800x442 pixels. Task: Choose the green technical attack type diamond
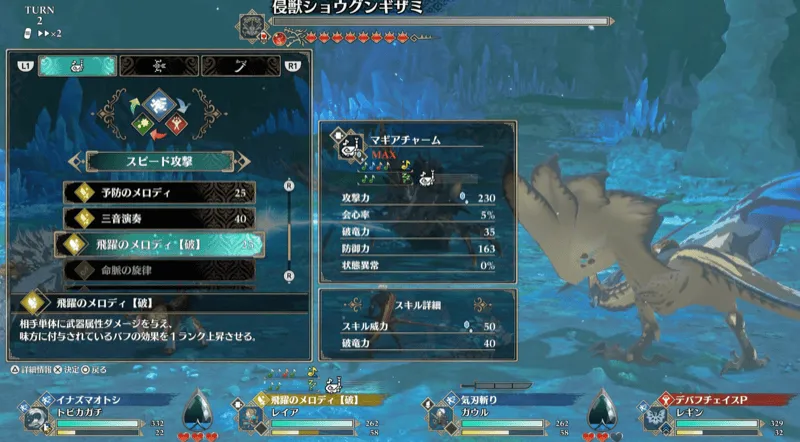(x=143, y=126)
